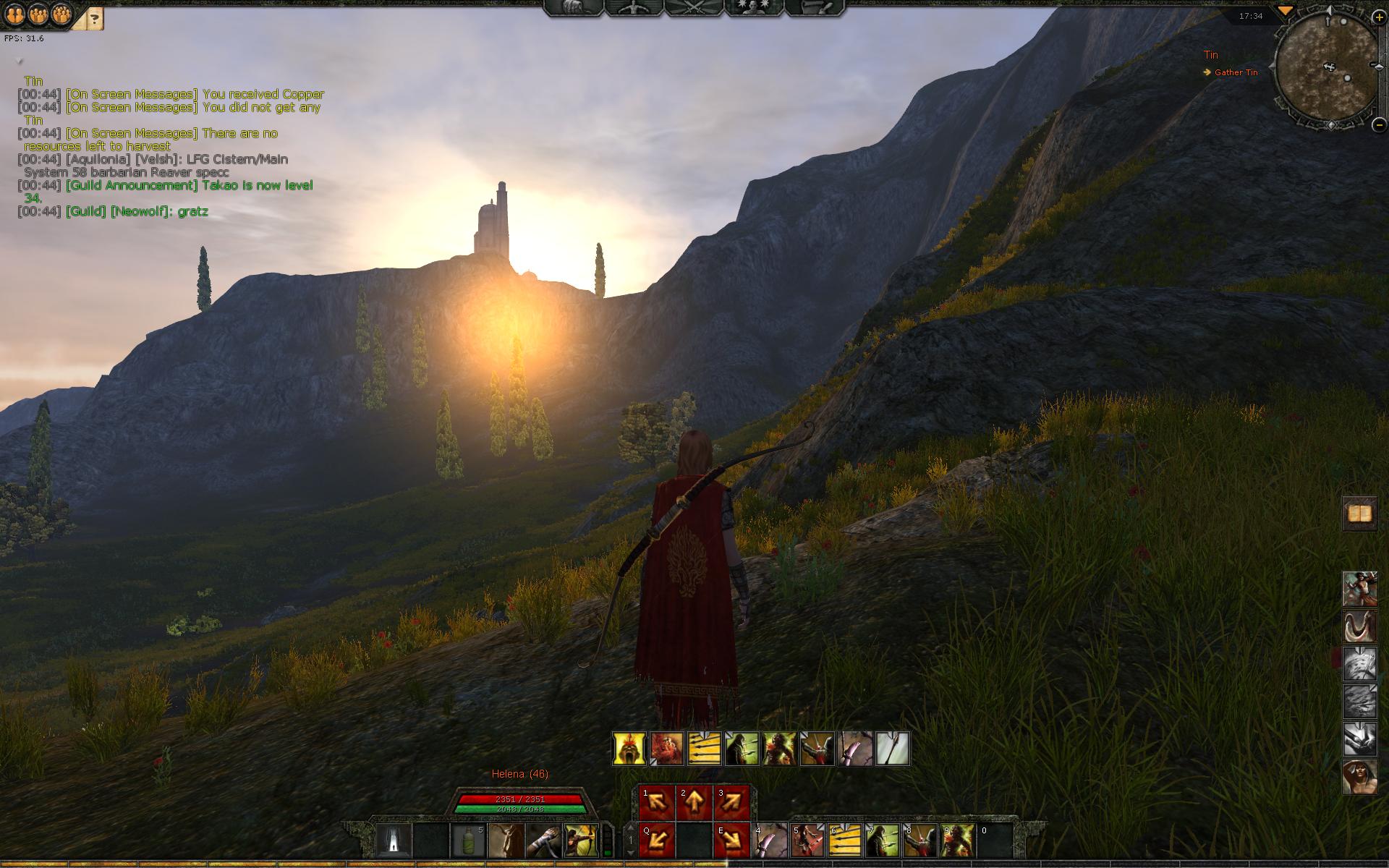
Task: Click the doorway silhouette icon on the hotbar
Action: tap(394, 841)
